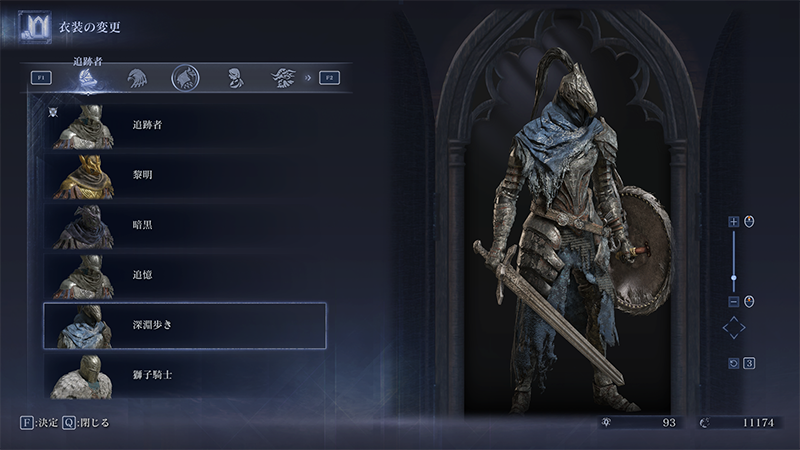Reset the preview with the circular arrow icon
Image resolution: width=800 pixels, height=450 pixels.
tap(733, 362)
